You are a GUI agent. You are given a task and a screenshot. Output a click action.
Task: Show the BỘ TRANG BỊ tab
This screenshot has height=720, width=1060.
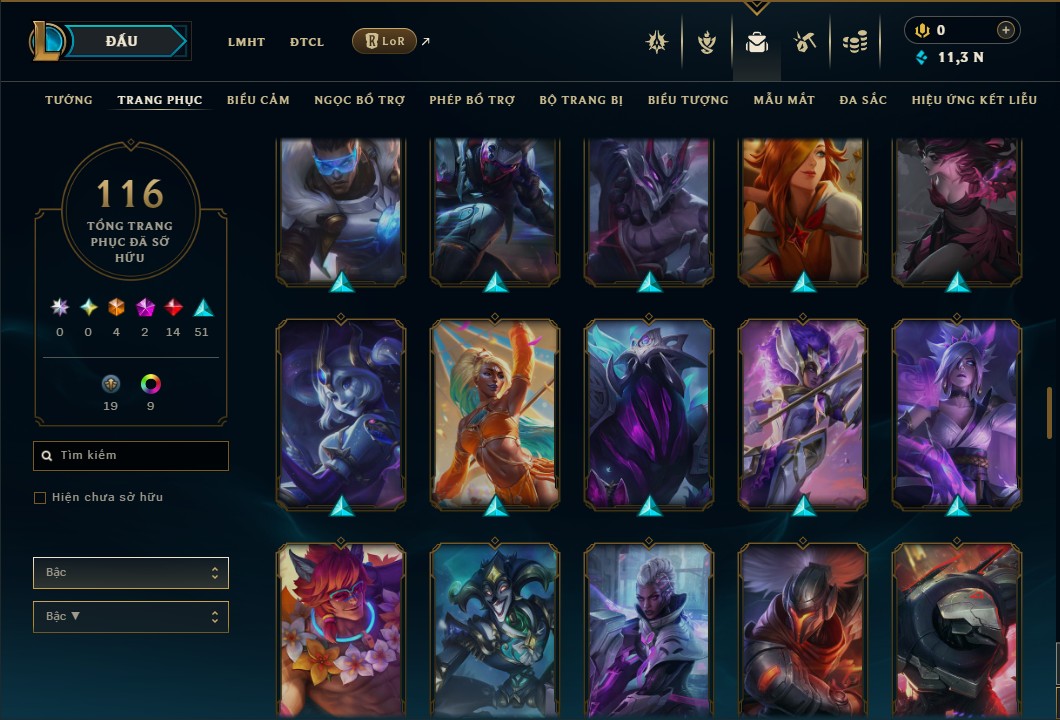(x=581, y=100)
